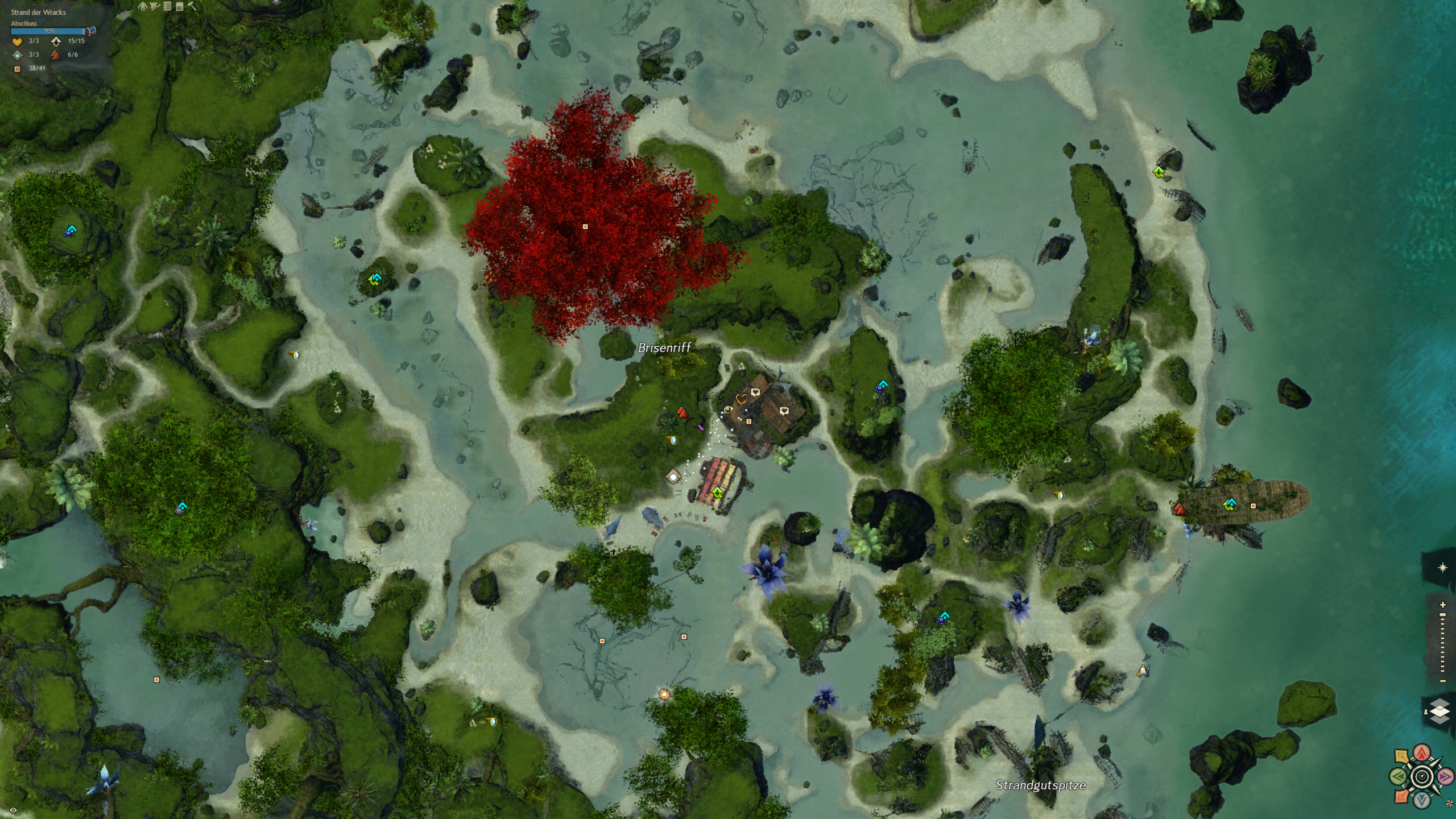This screenshot has height=819, width=1456.
Task: Click the compass center button
Action: [x=1422, y=776]
